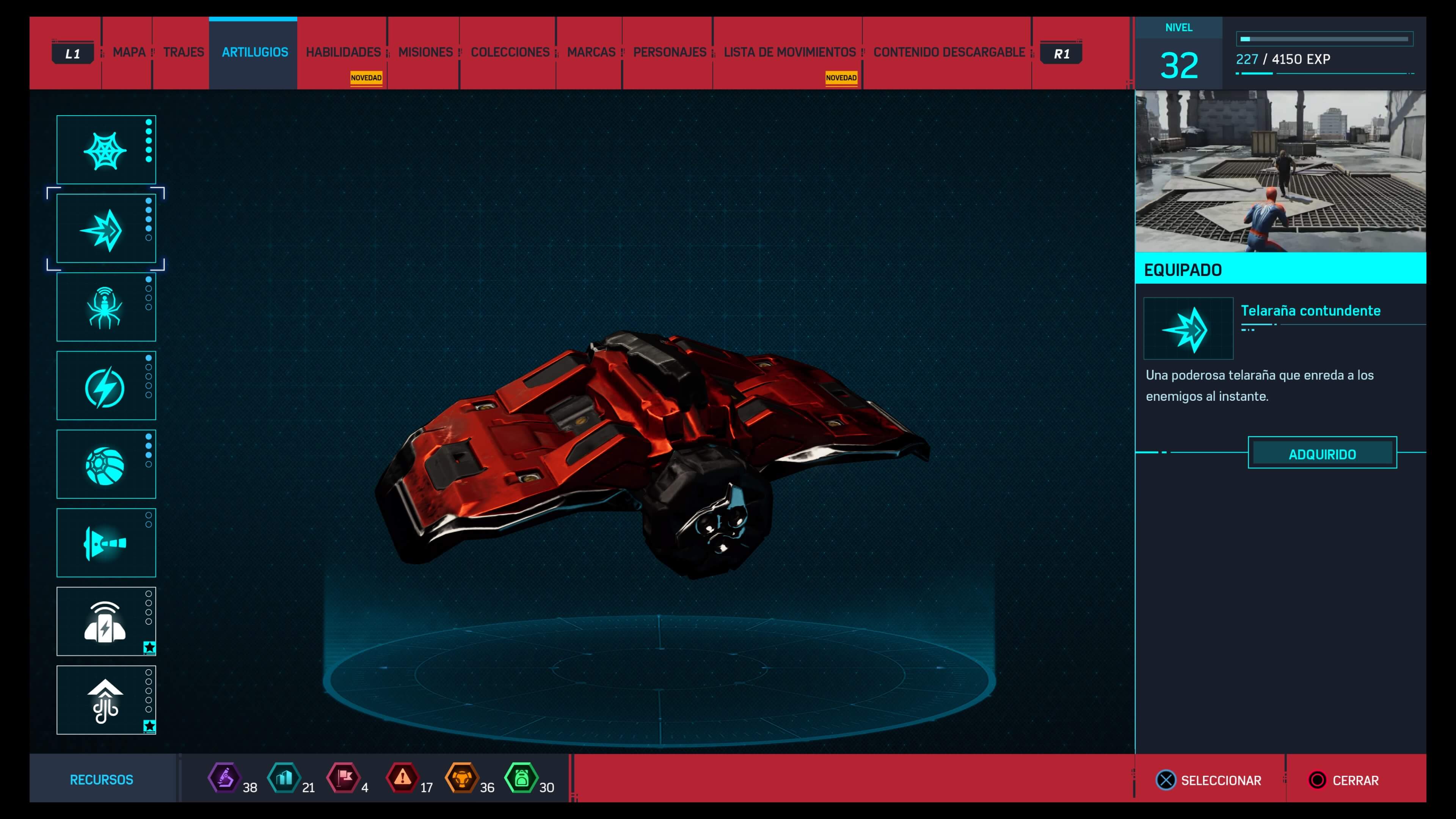Play the gadget preview video thumbnail
1456x819 pixels.
point(1280,171)
